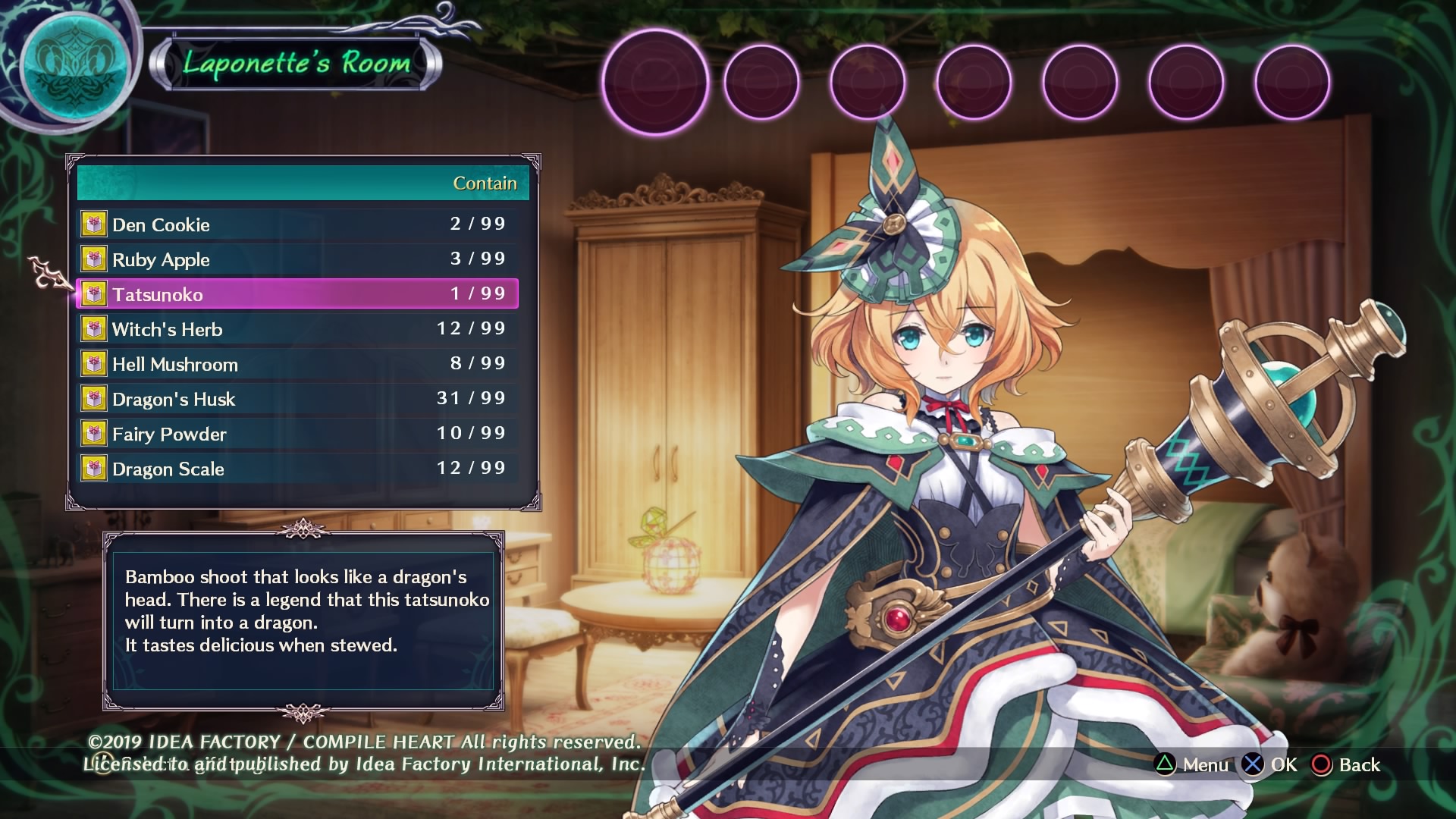Choose the Hell Mushroom entry
Screen dimensions: 1456x819
[299, 364]
